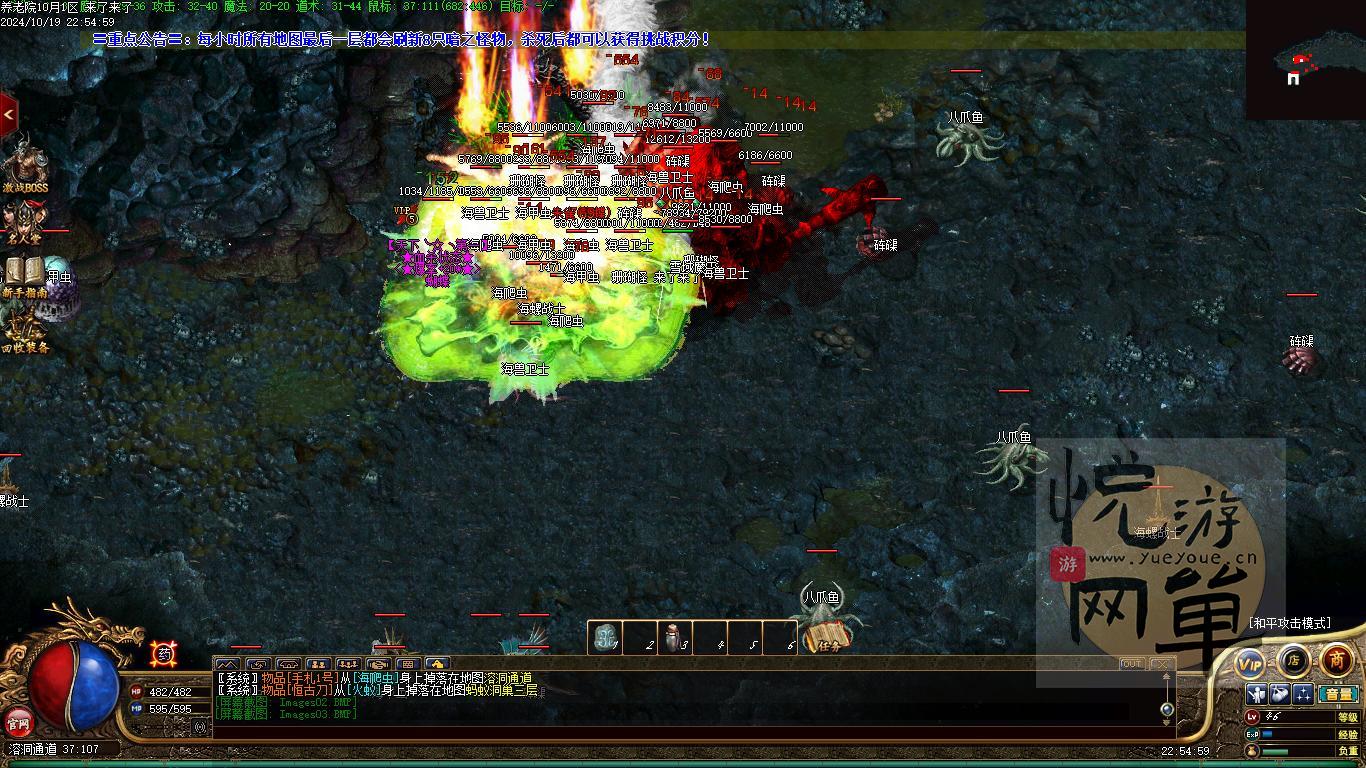1366x768 pixels.
Task: Toggle the 音量 volume button
Action: 1338,694
